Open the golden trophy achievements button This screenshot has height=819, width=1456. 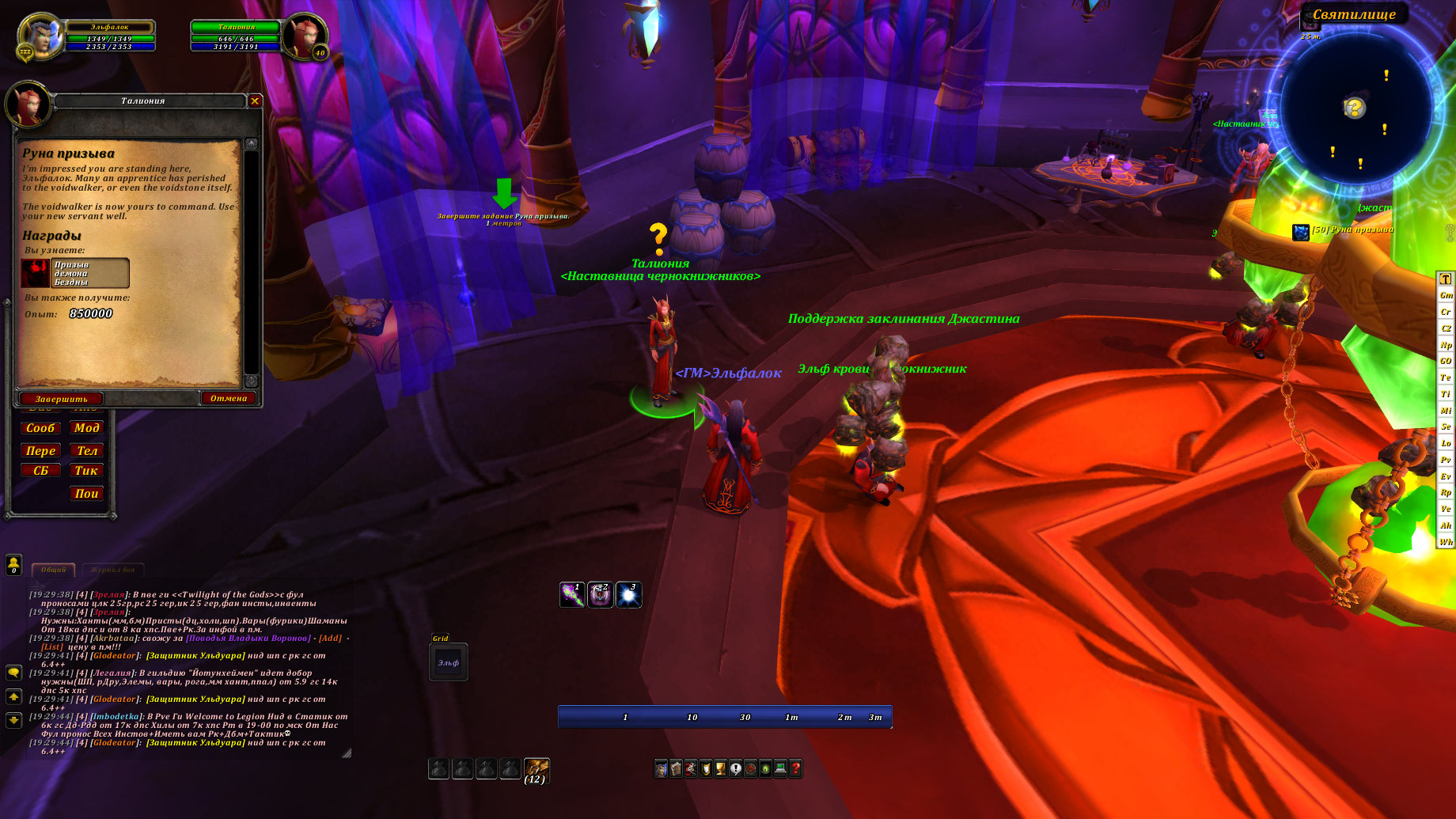tap(720, 768)
